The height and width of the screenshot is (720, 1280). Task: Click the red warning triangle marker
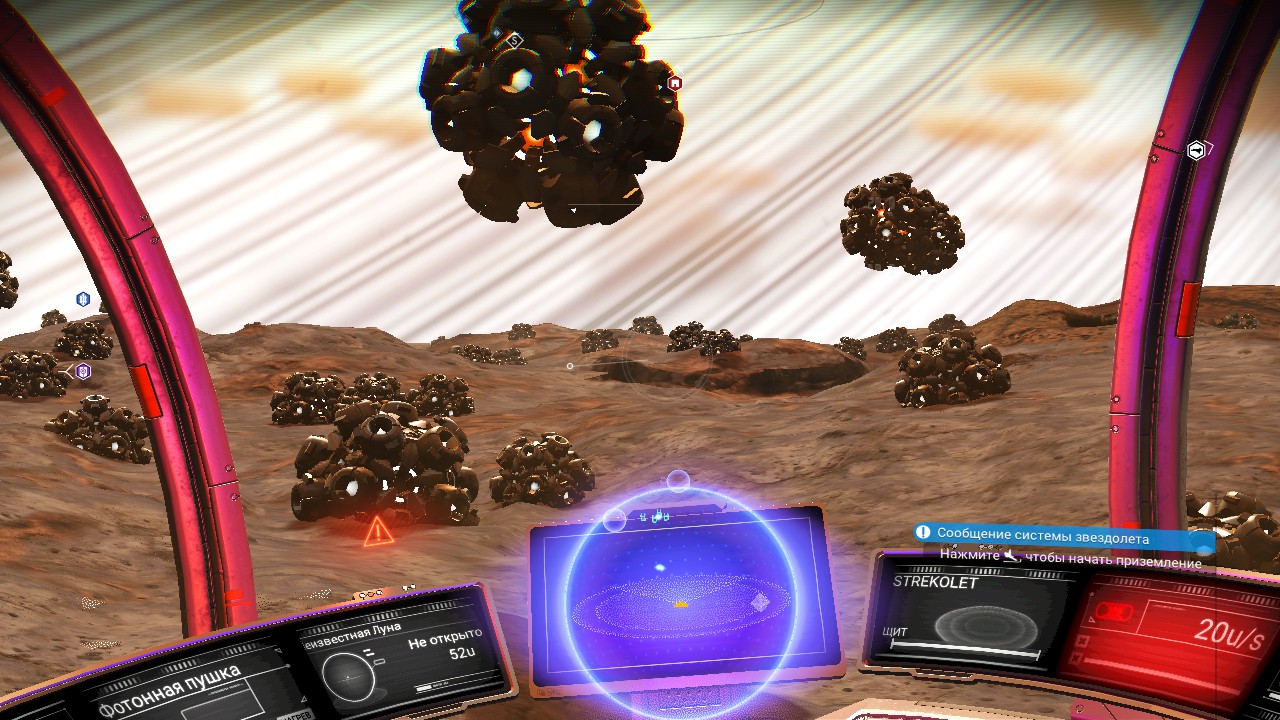pos(377,531)
